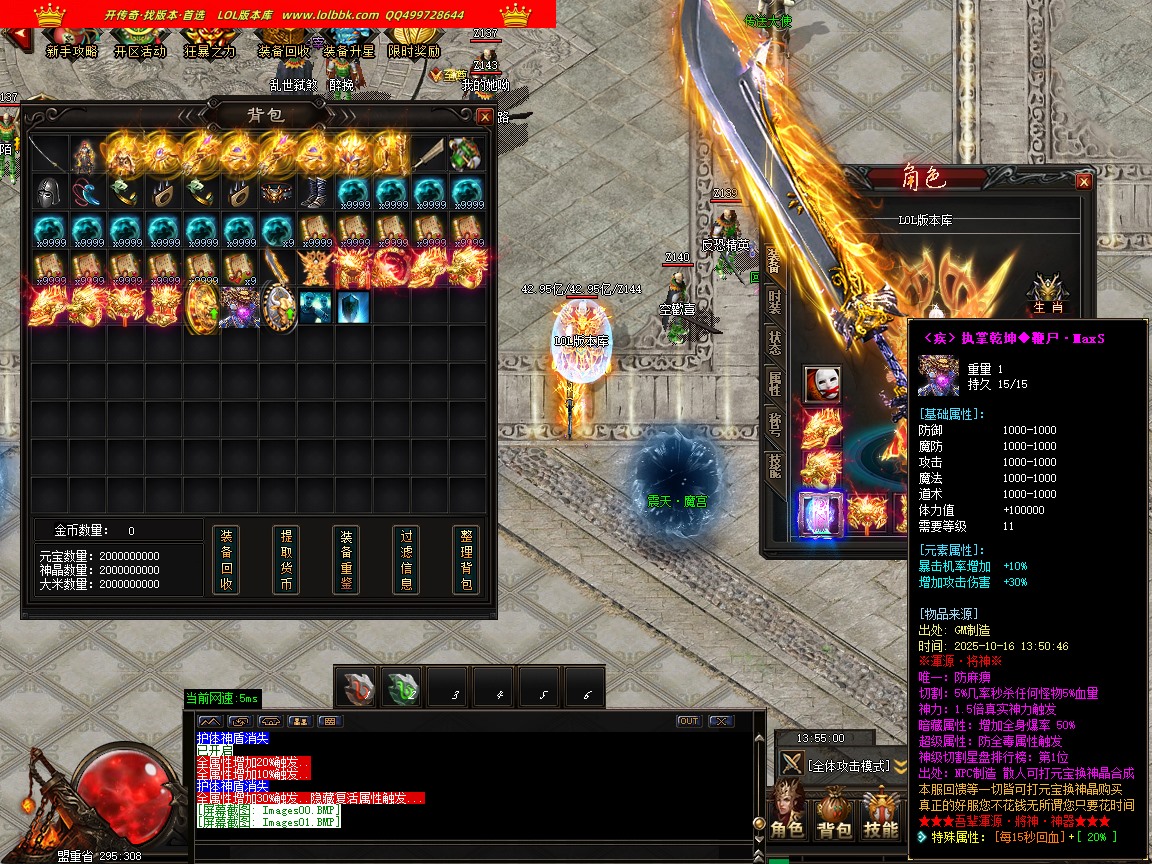Open the 过滤信息 filter option
1152x864 pixels.
[x=406, y=559]
